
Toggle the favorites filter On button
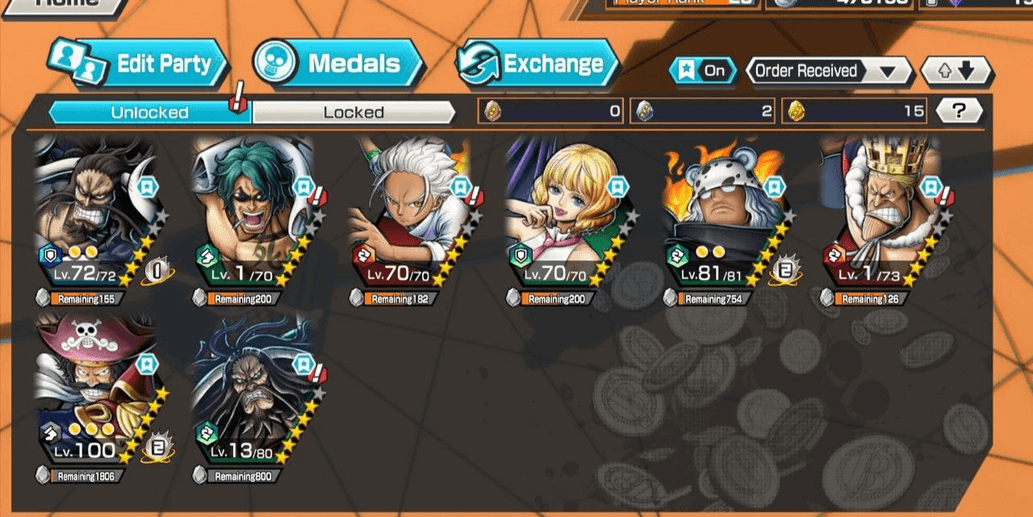point(702,71)
